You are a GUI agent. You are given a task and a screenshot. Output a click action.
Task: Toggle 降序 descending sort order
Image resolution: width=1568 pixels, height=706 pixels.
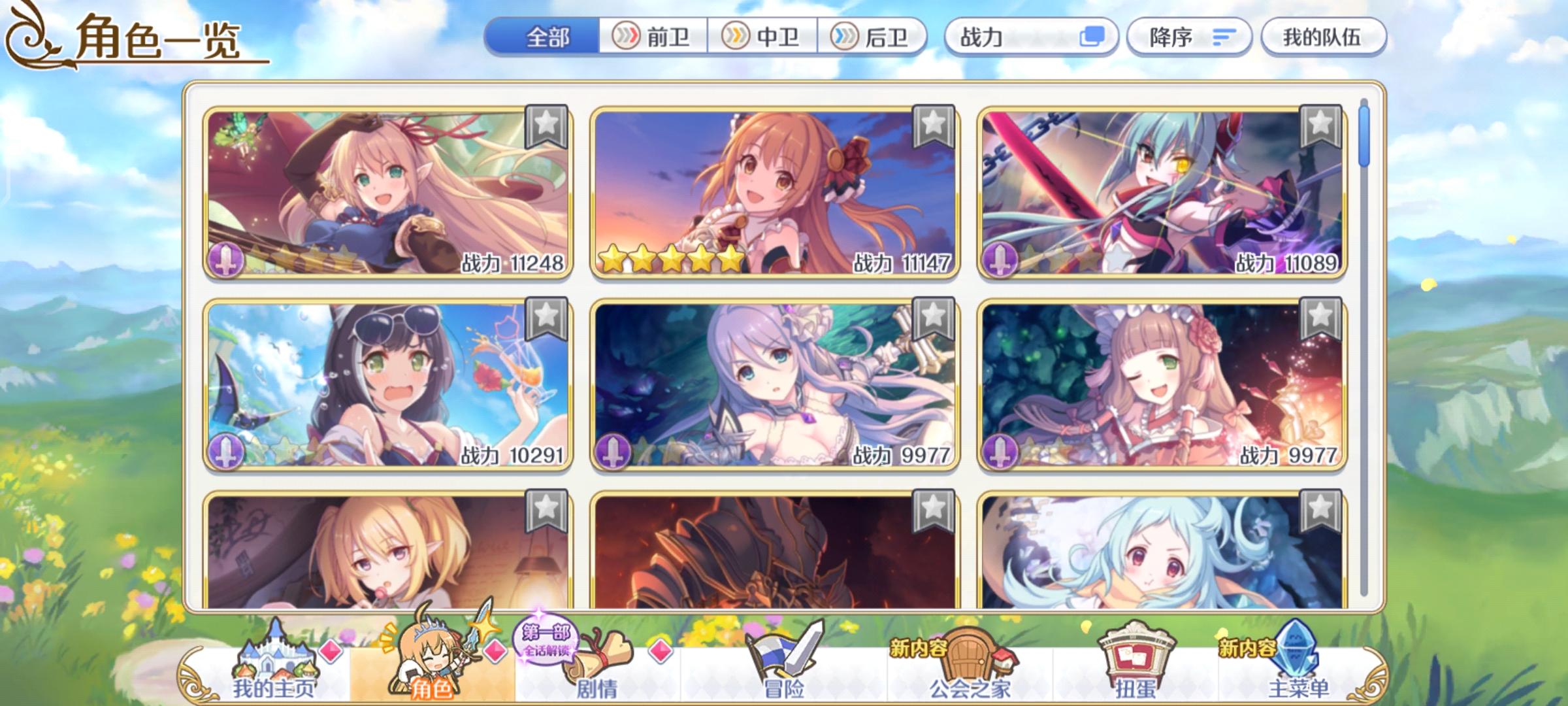(x=1190, y=39)
